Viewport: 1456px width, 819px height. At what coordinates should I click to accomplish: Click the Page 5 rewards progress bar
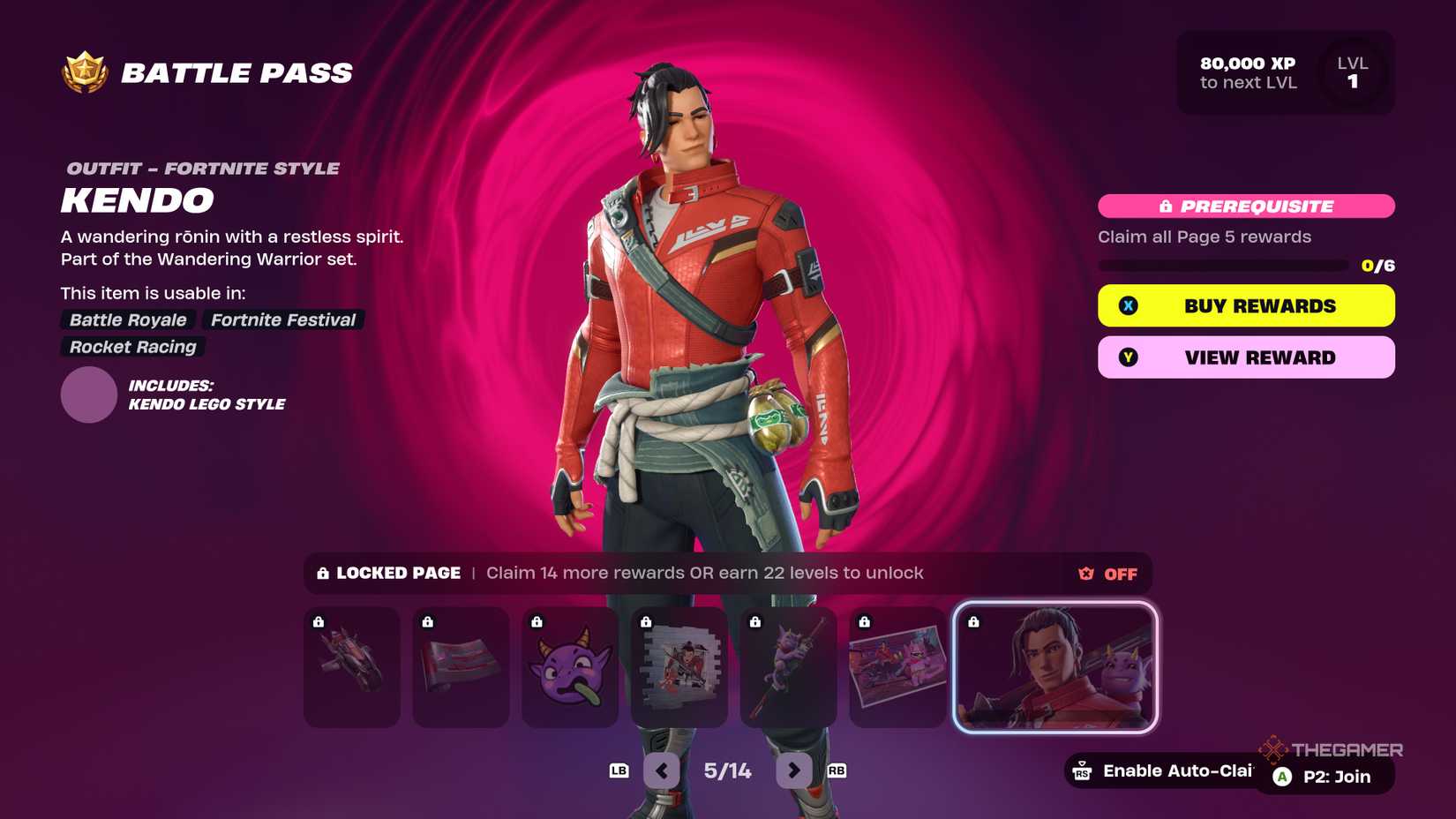1227,264
